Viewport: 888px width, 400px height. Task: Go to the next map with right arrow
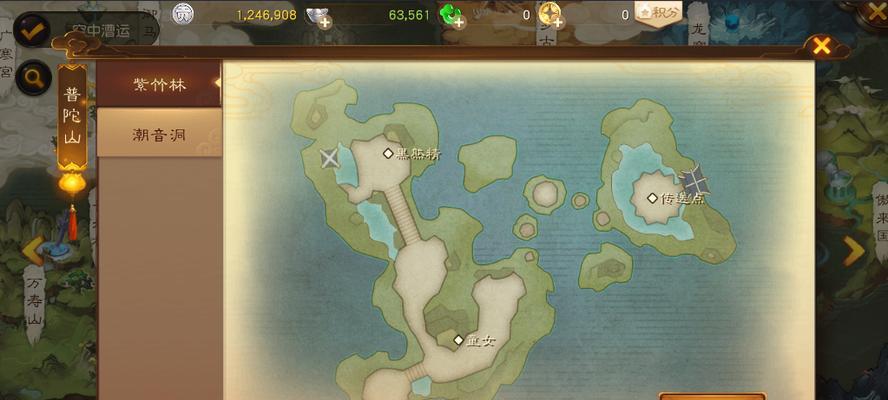pos(853,250)
